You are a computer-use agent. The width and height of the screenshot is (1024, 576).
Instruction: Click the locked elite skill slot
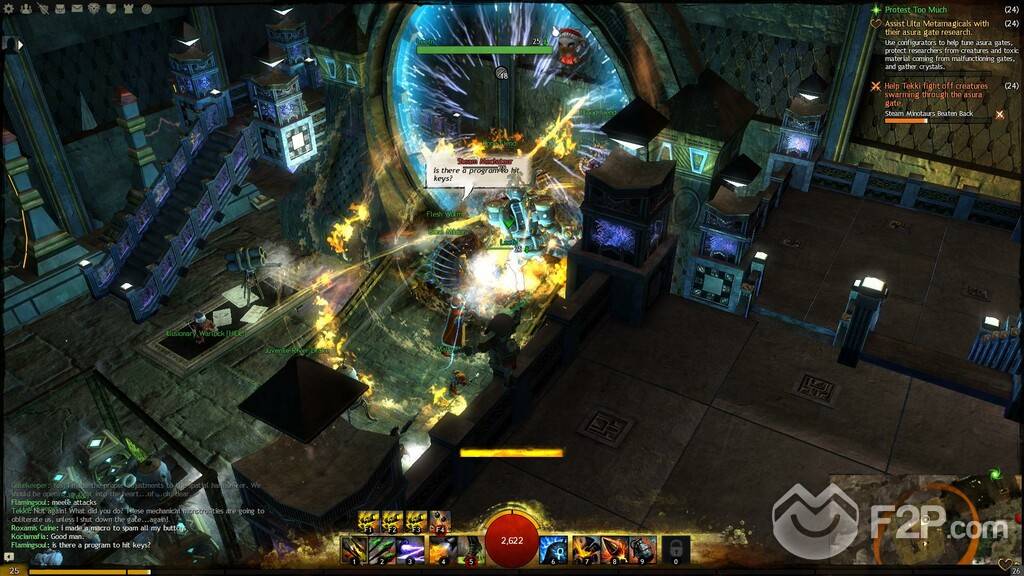[676, 548]
